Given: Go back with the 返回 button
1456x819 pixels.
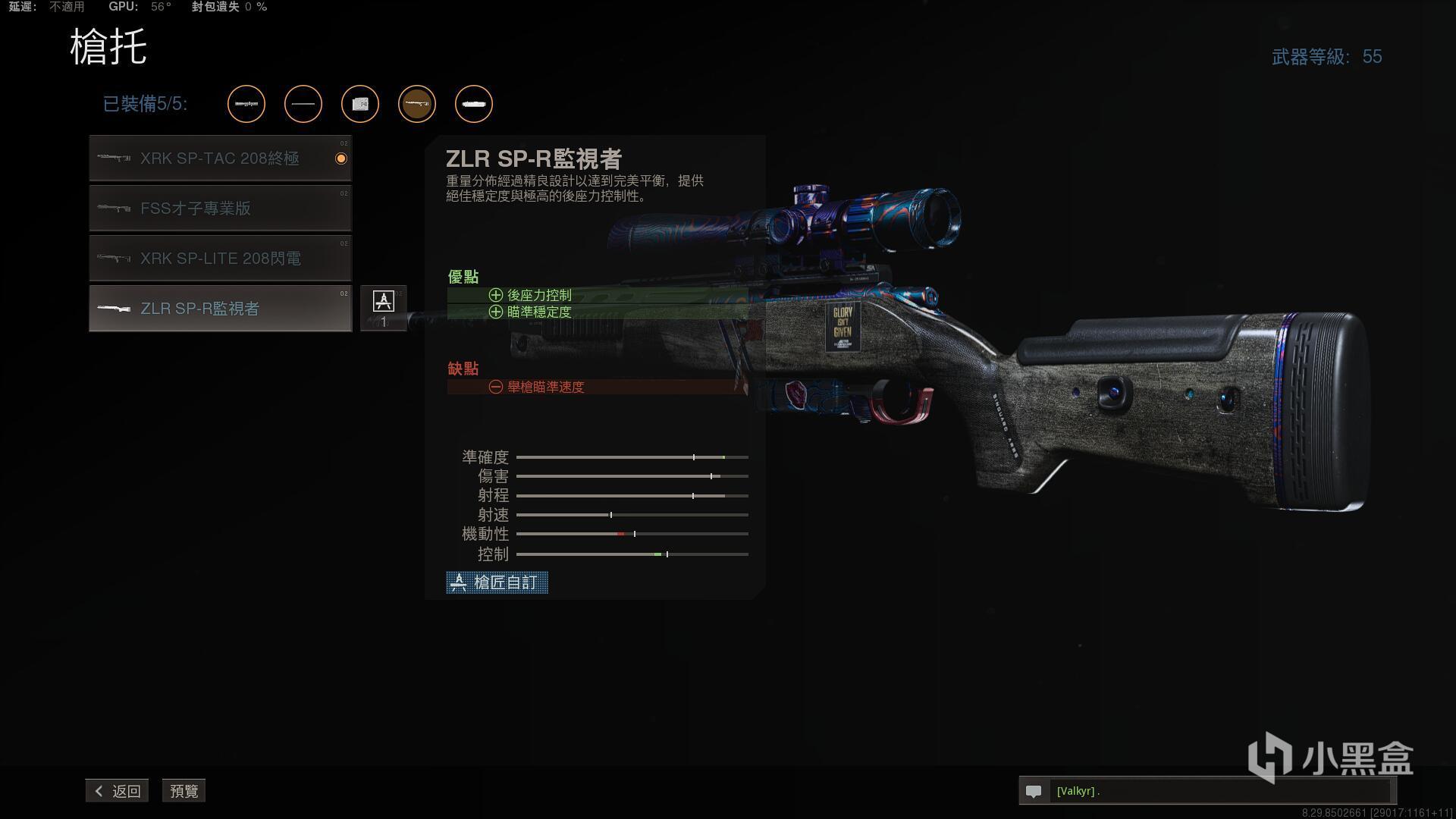Looking at the screenshot, I should [118, 791].
